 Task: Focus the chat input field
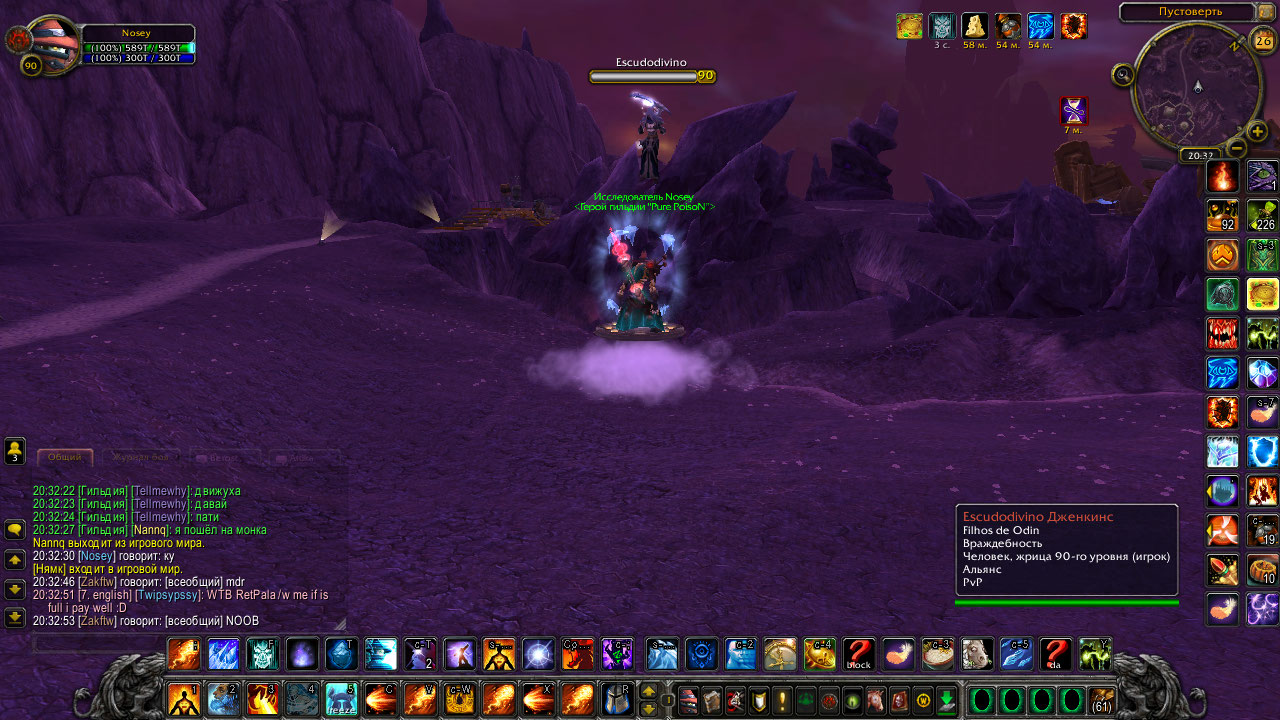coord(180,643)
